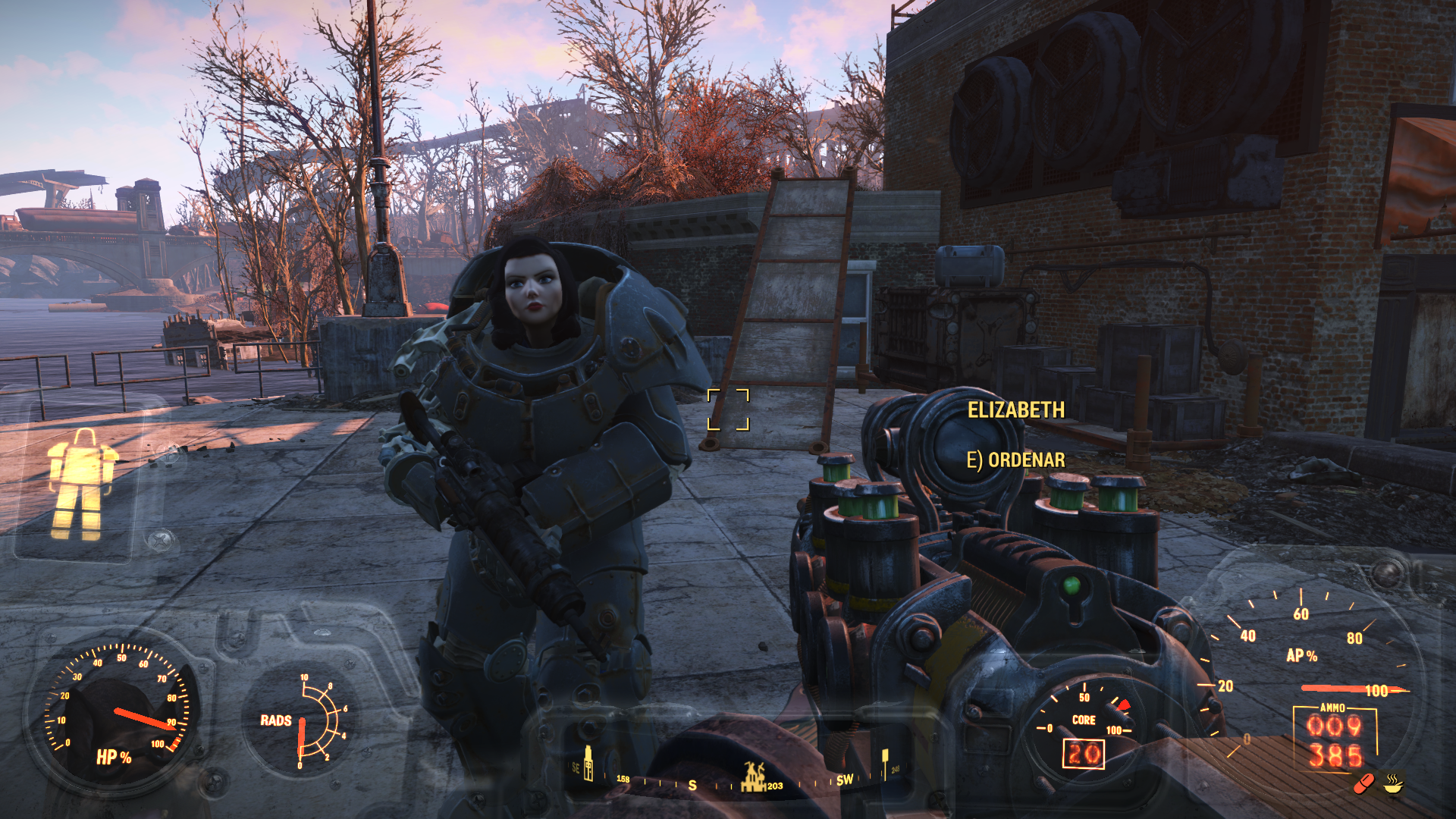Click the red pill status icon
This screenshot has width=1456, height=819.
1364,783
